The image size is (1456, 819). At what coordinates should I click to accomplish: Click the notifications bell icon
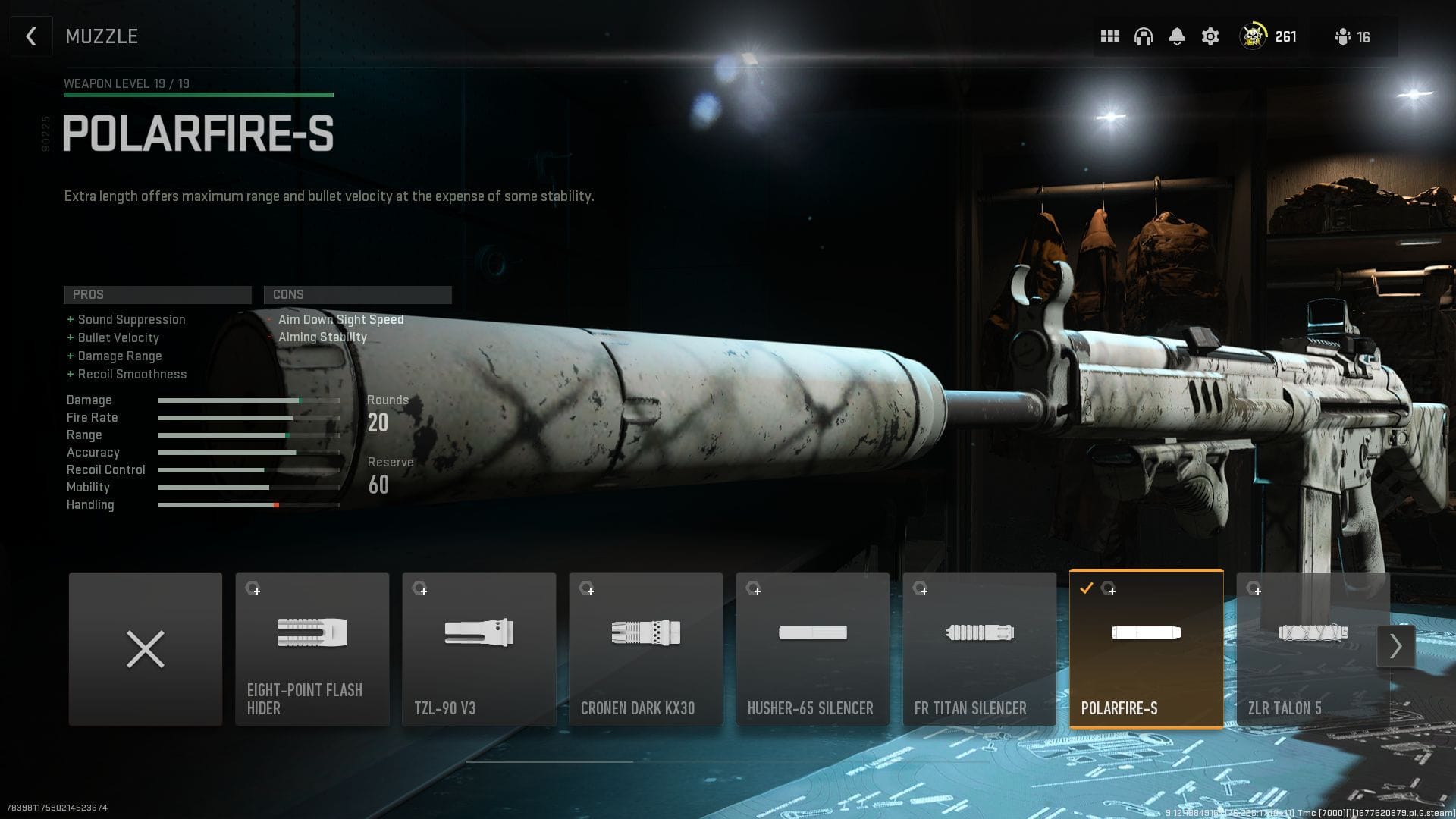pos(1177,36)
